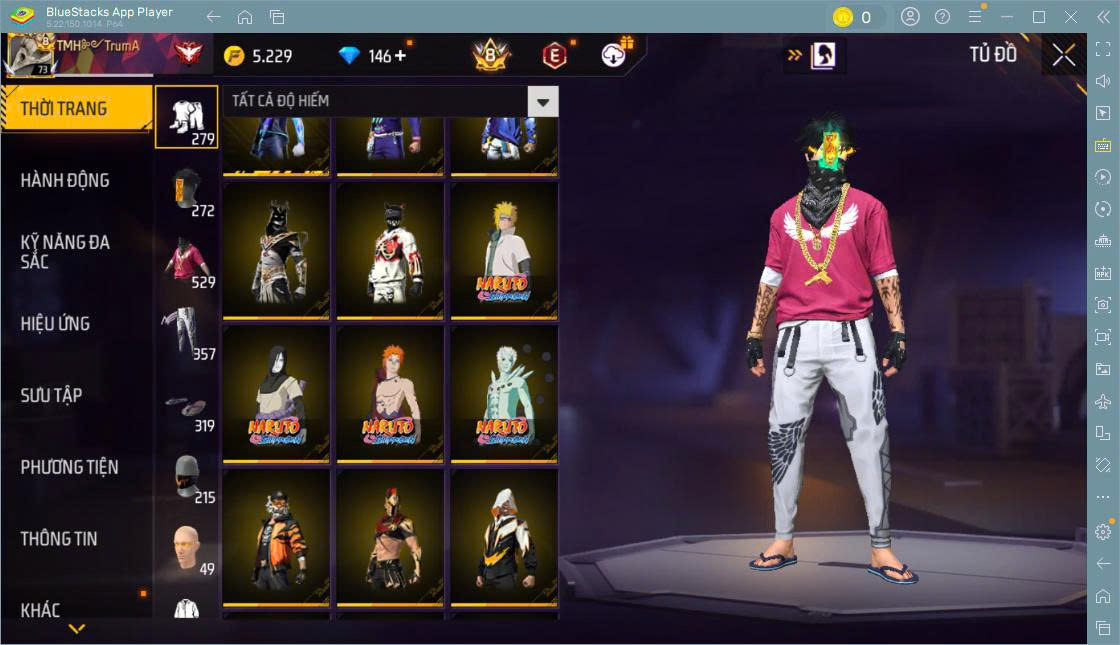This screenshot has height=645, width=1120.
Task: Switch to the Hành Động tab
Action: pos(66,181)
